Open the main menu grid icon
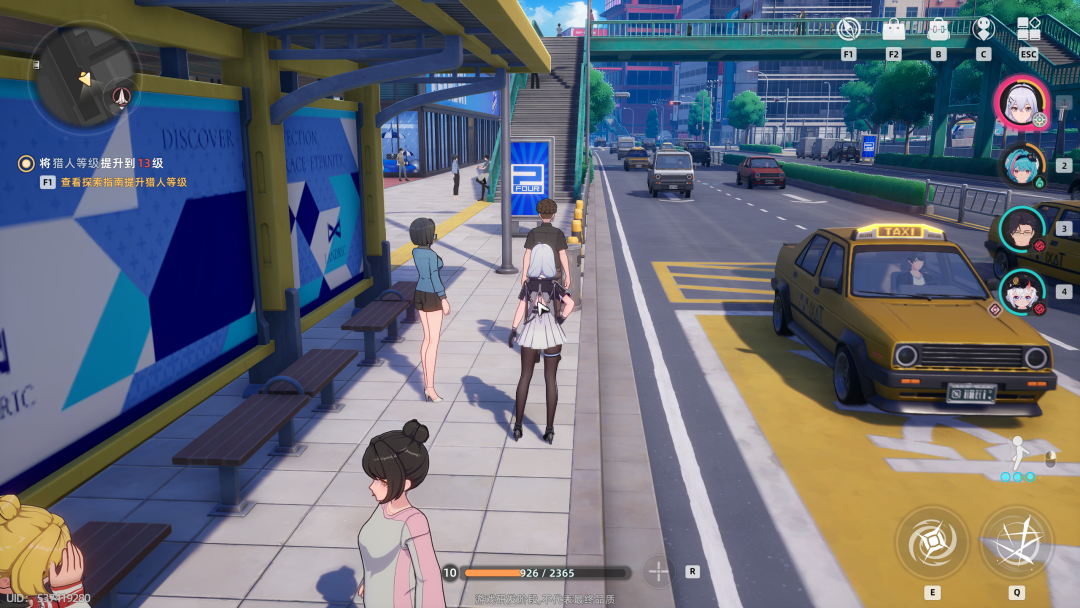This screenshot has height=608, width=1080. (1029, 29)
